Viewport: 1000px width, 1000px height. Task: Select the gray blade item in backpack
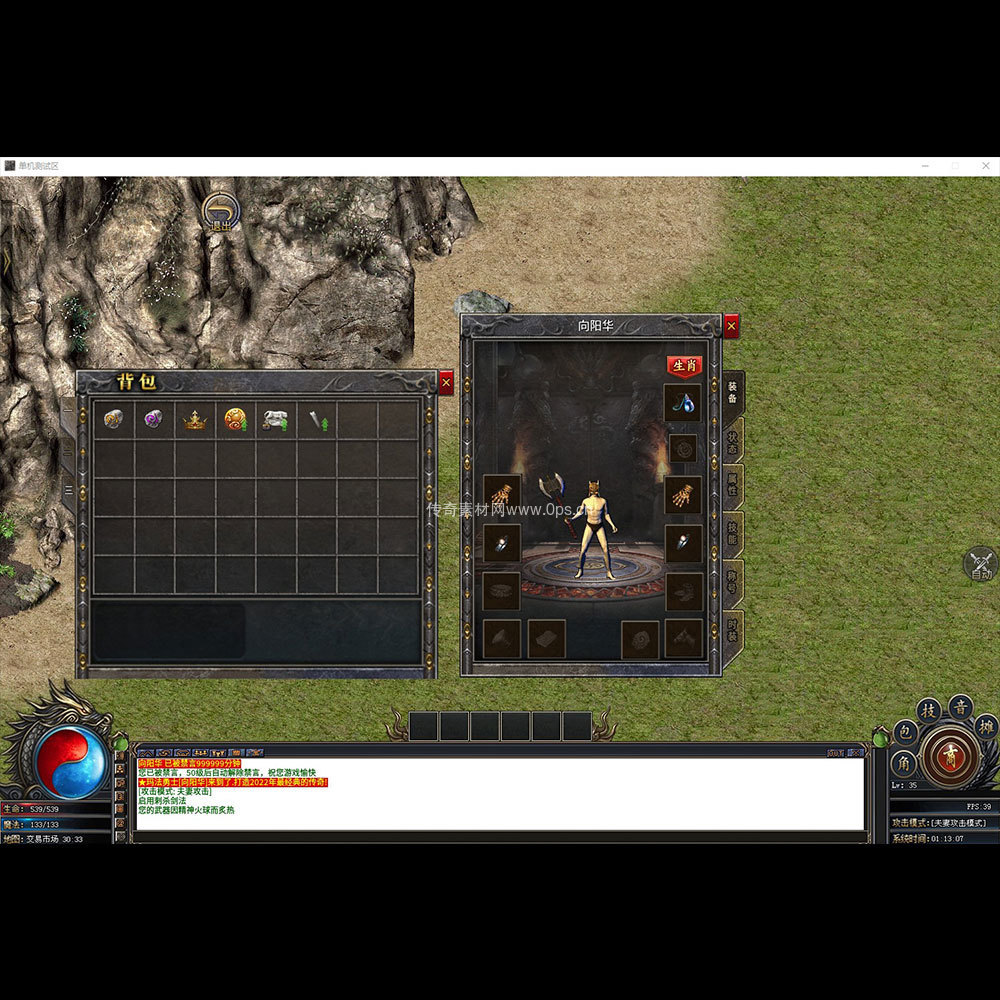point(316,420)
